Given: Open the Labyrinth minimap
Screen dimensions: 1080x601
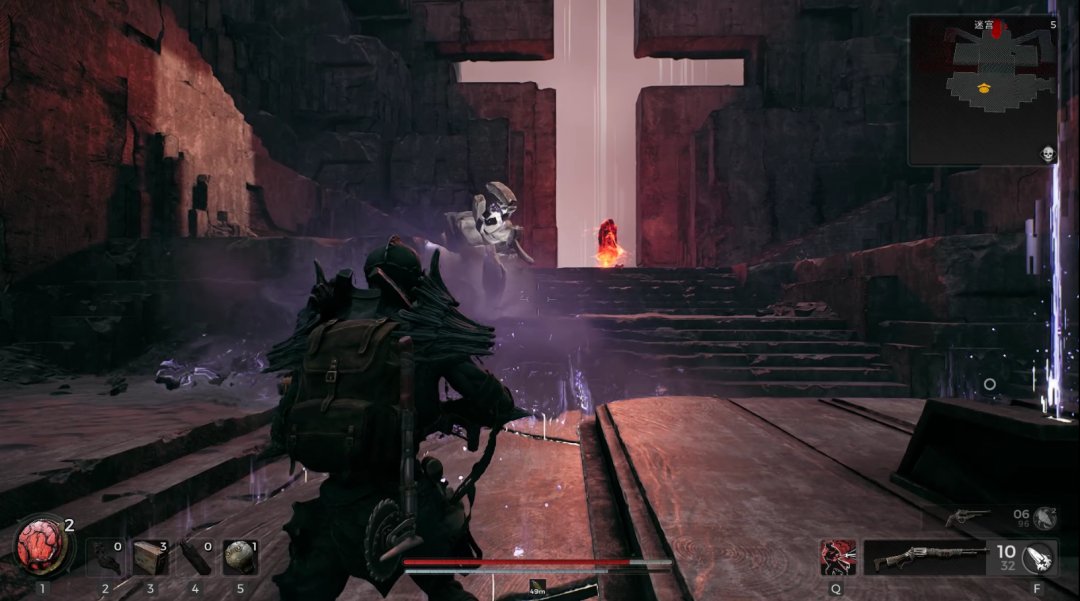Looking at the screenshot, I should pyautogui.click(x=982, y=90).
